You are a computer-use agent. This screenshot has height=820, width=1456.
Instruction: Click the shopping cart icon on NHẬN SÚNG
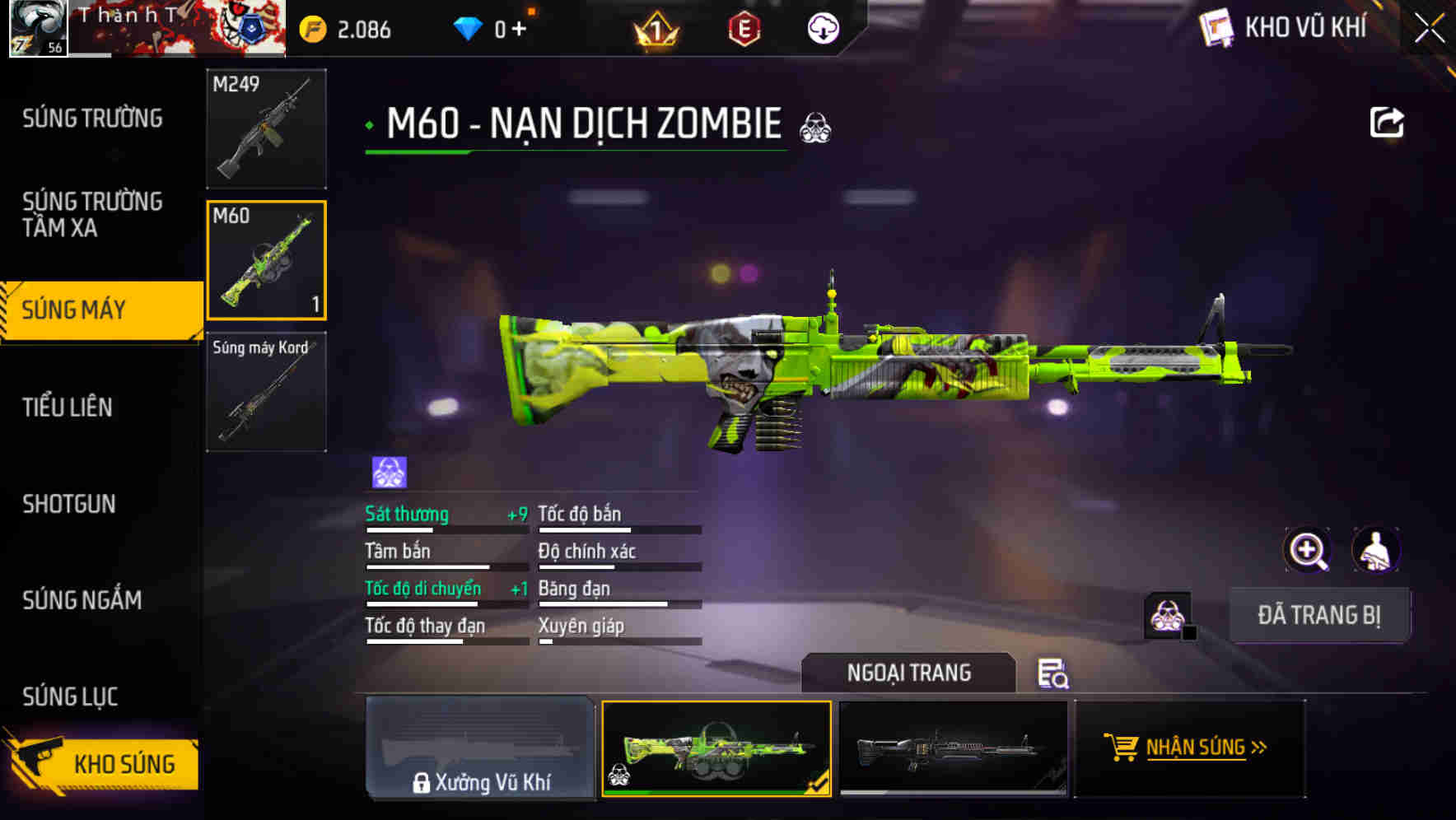1123,748
